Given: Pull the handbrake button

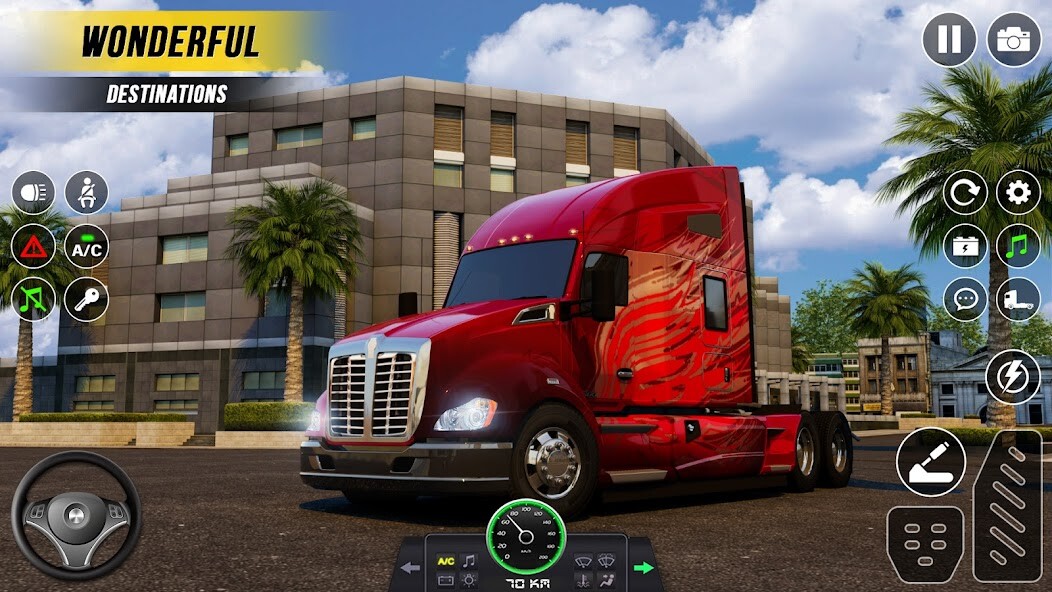Looking at the screenshot, I should click(931, 462).
